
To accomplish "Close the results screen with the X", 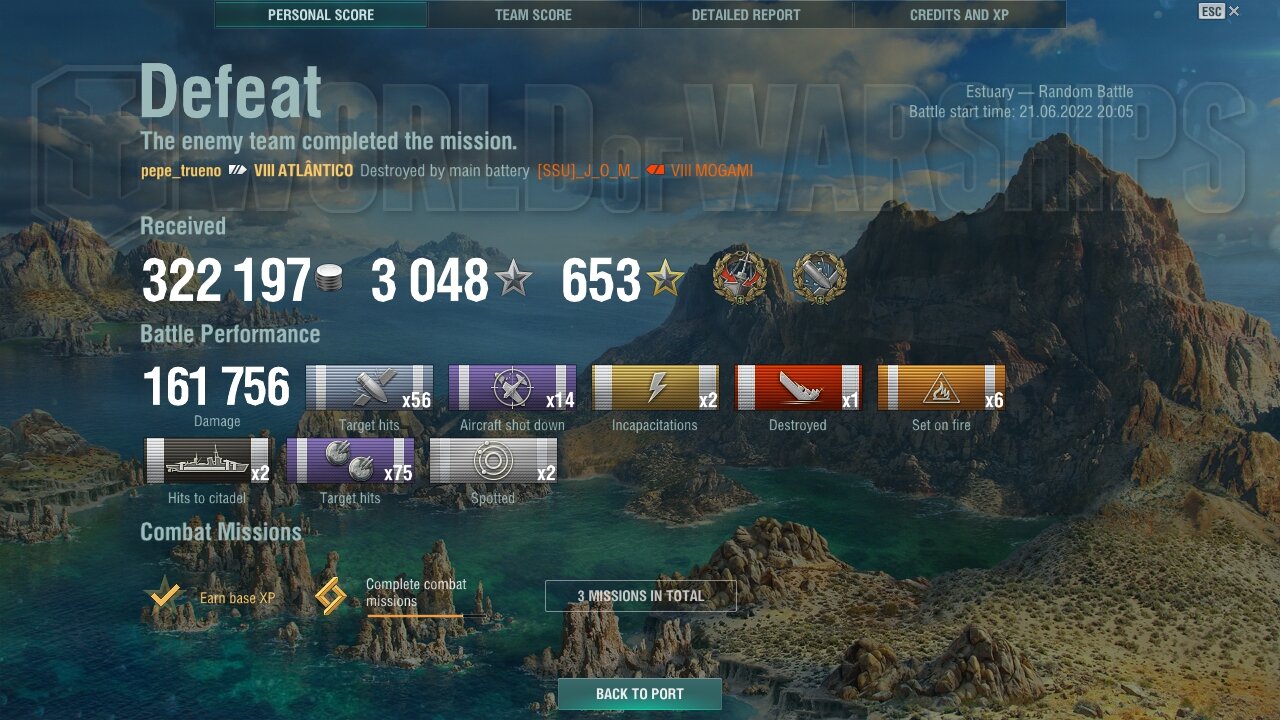I will pyautogui.click(x=1234, y=11).
